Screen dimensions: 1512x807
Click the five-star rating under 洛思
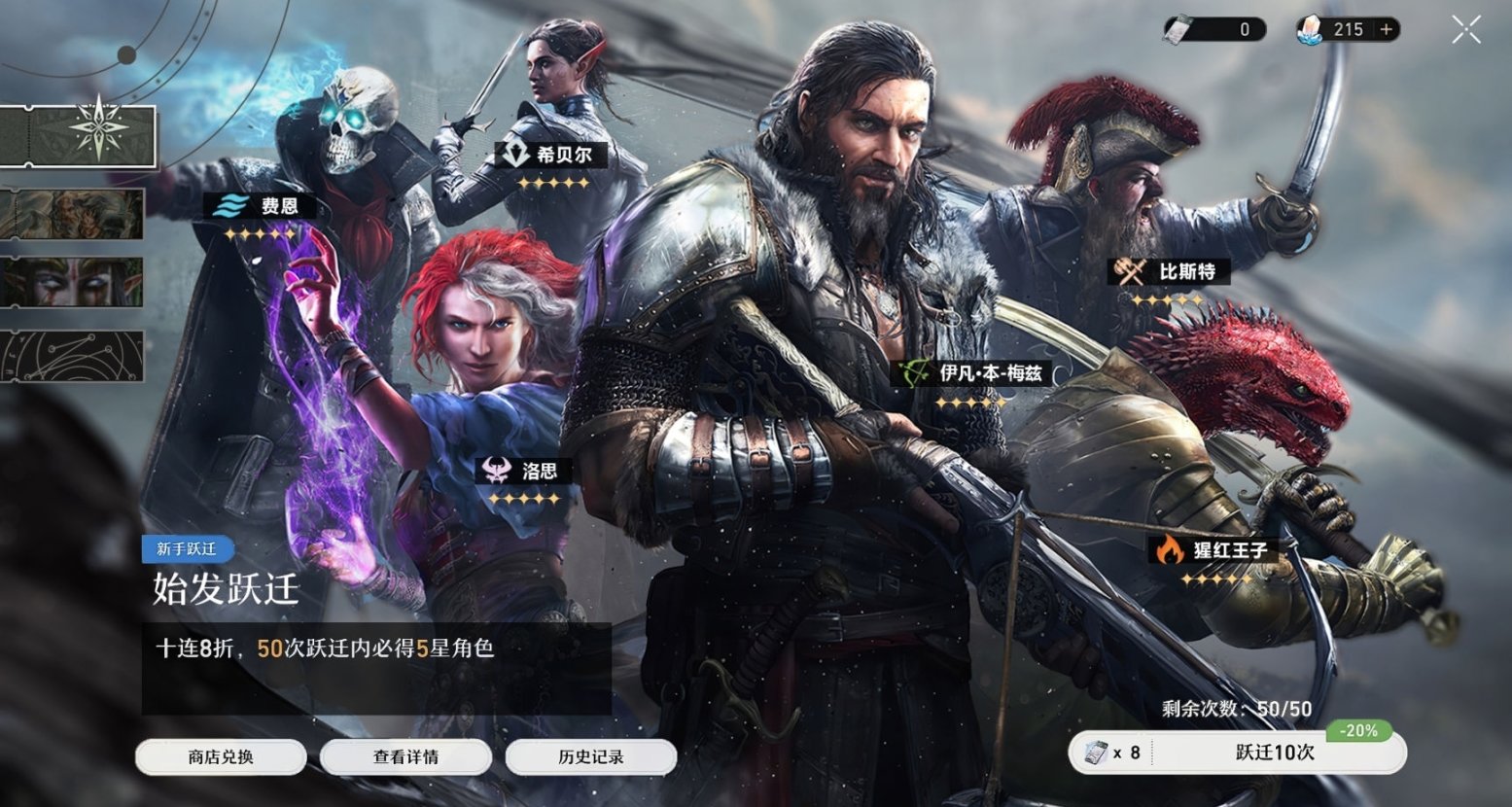522,498
